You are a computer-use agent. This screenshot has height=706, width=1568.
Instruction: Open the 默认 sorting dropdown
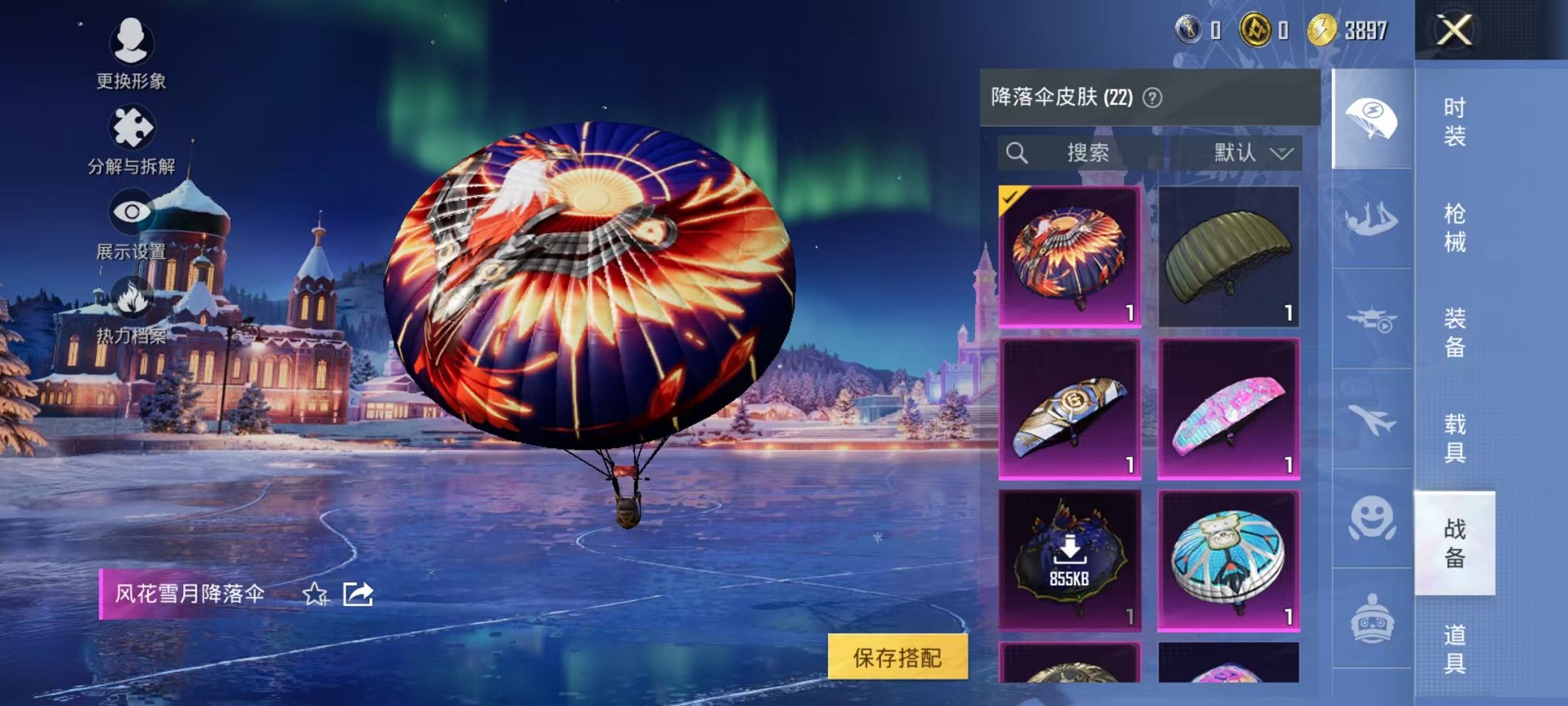click(x=1249, y=152)
